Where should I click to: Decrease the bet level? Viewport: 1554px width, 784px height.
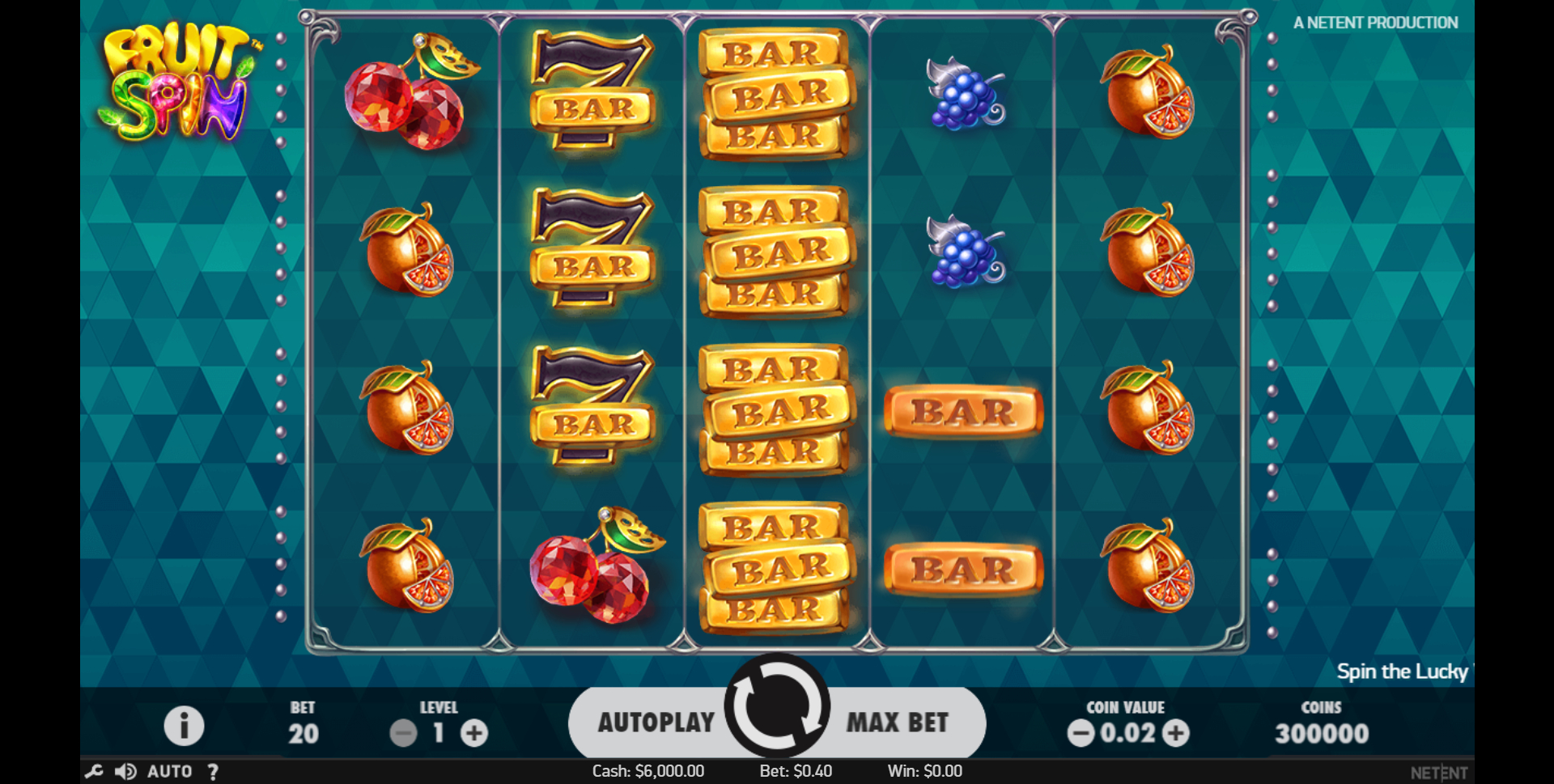click(x=403, y=734)
